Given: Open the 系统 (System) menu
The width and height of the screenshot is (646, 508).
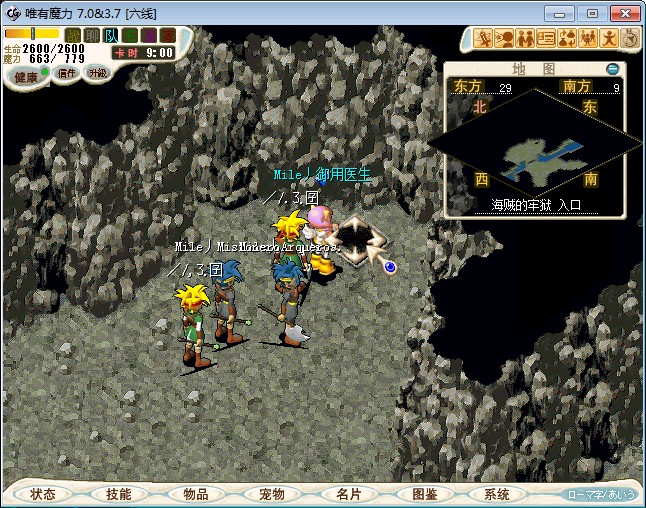Looking at the screenshot, I should (x=497, y=494).
